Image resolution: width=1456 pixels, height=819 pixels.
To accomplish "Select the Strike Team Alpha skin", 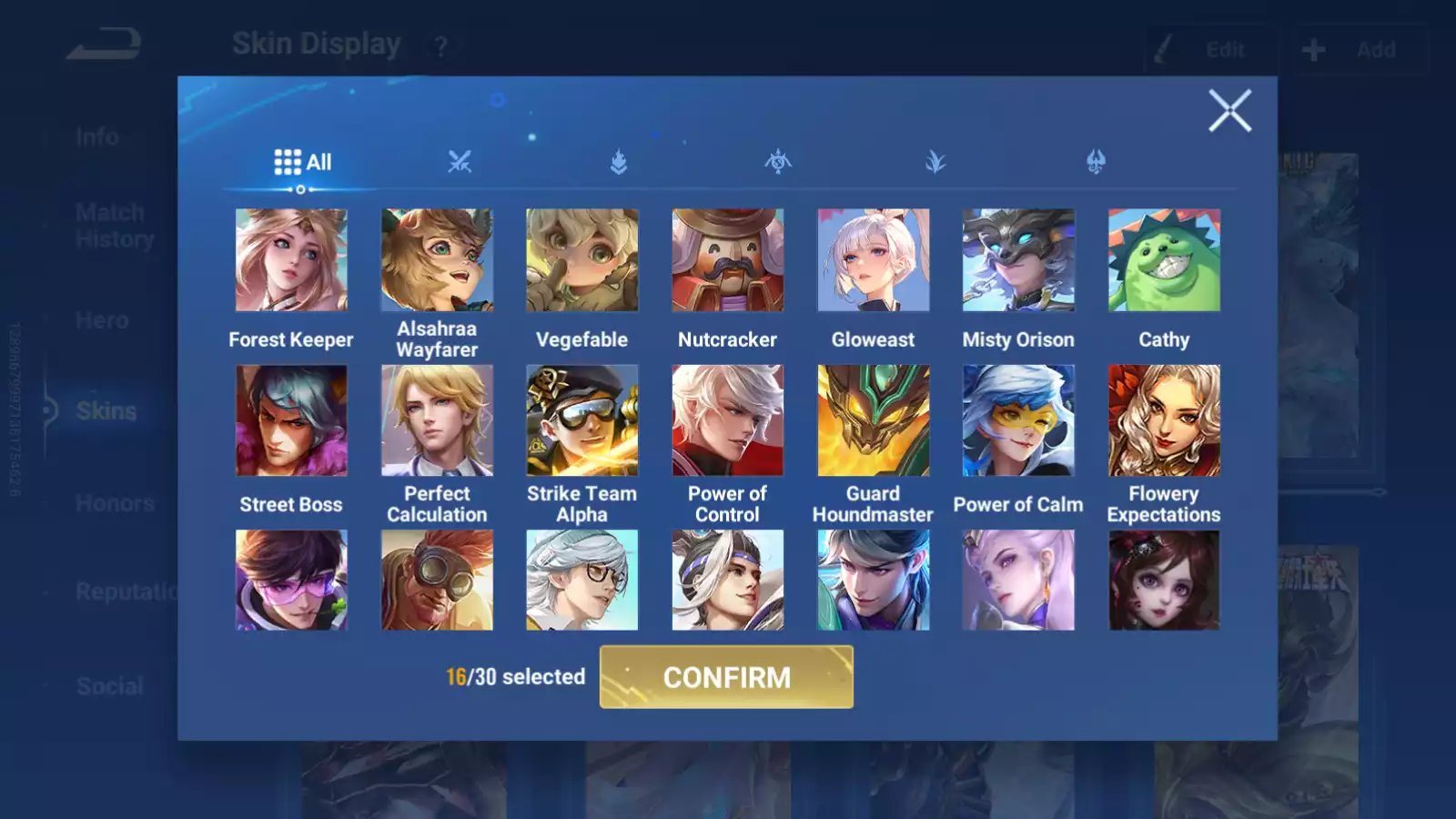I will 582,420.
